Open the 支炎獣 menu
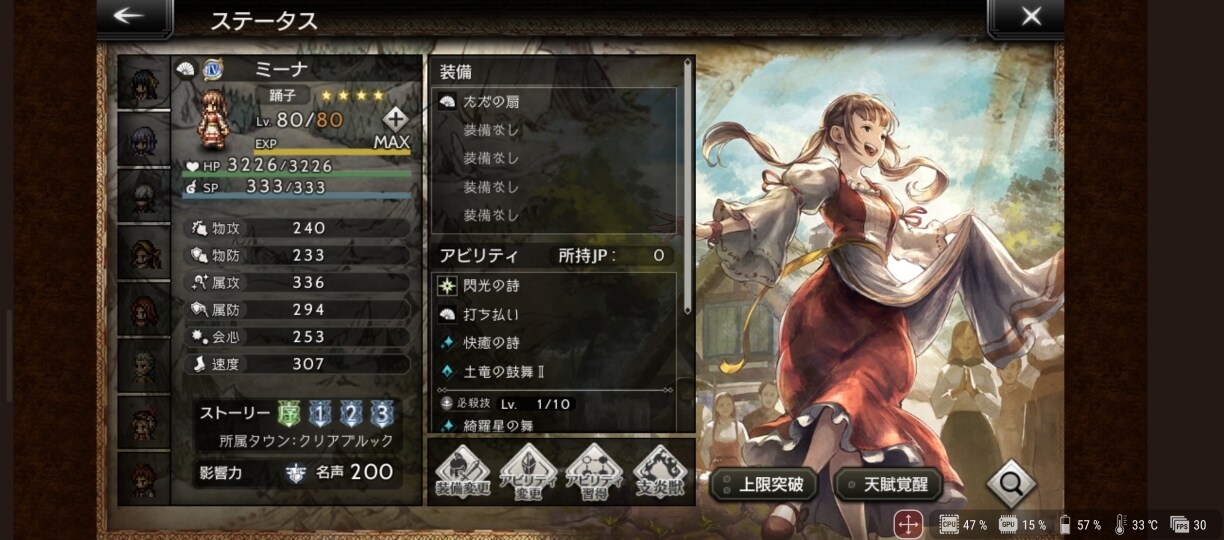1224x540 pixels. 660,471
